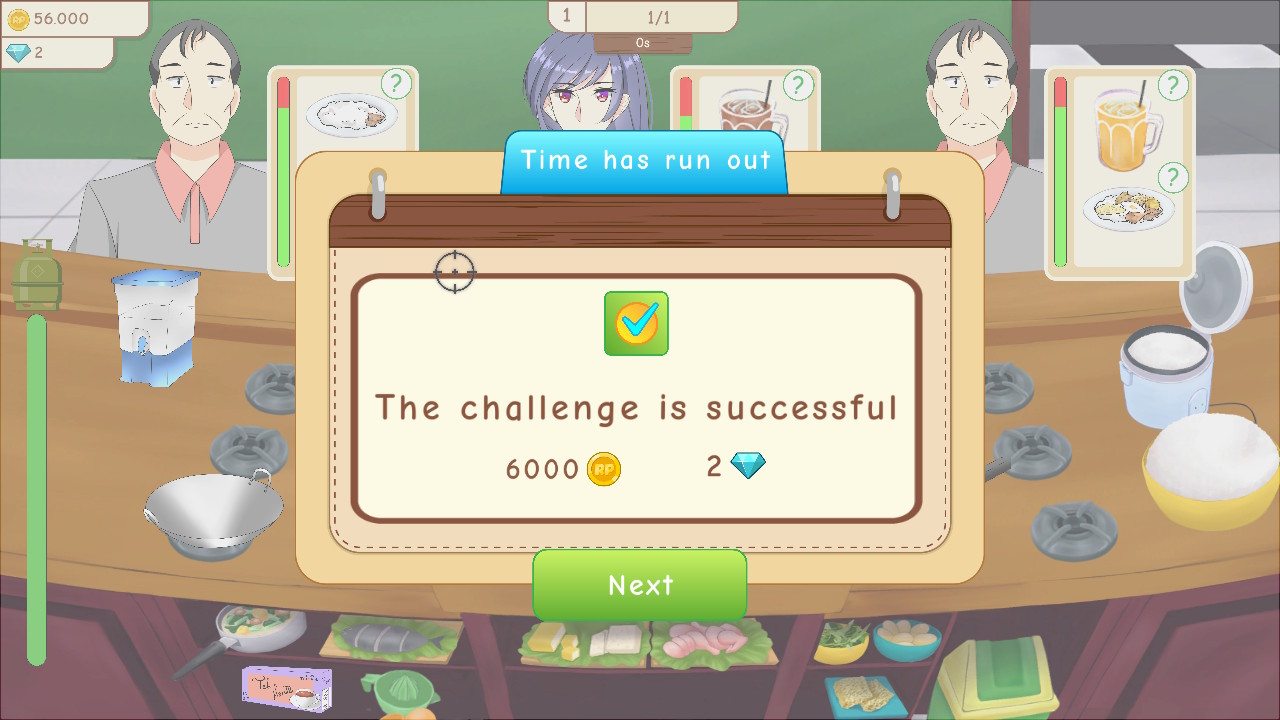This screenshot has height=720, width=1280.
Task: Click the Time has run out banner
Action: [644, 160]
